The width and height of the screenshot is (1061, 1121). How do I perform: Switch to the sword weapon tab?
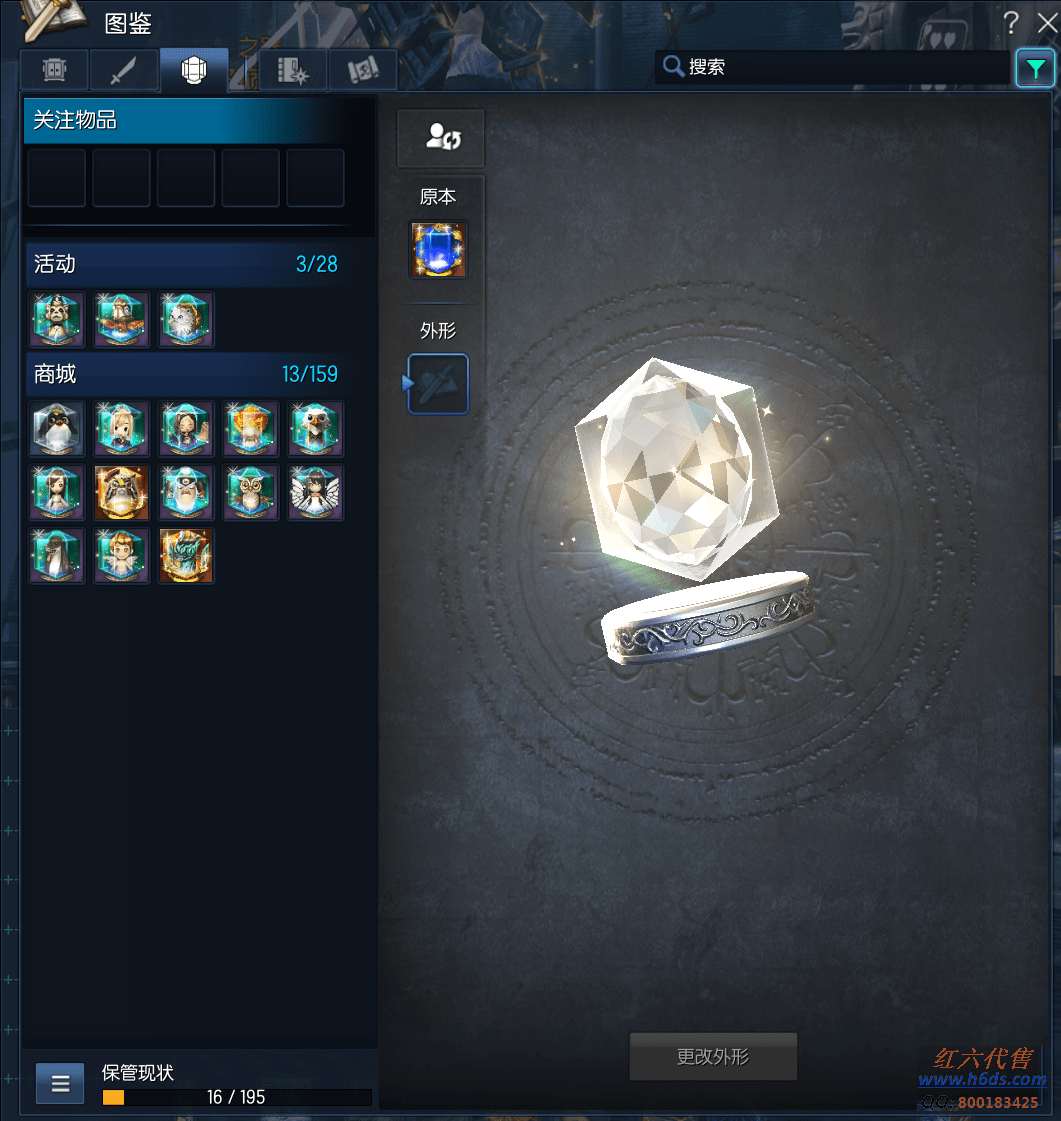(122, 71)
